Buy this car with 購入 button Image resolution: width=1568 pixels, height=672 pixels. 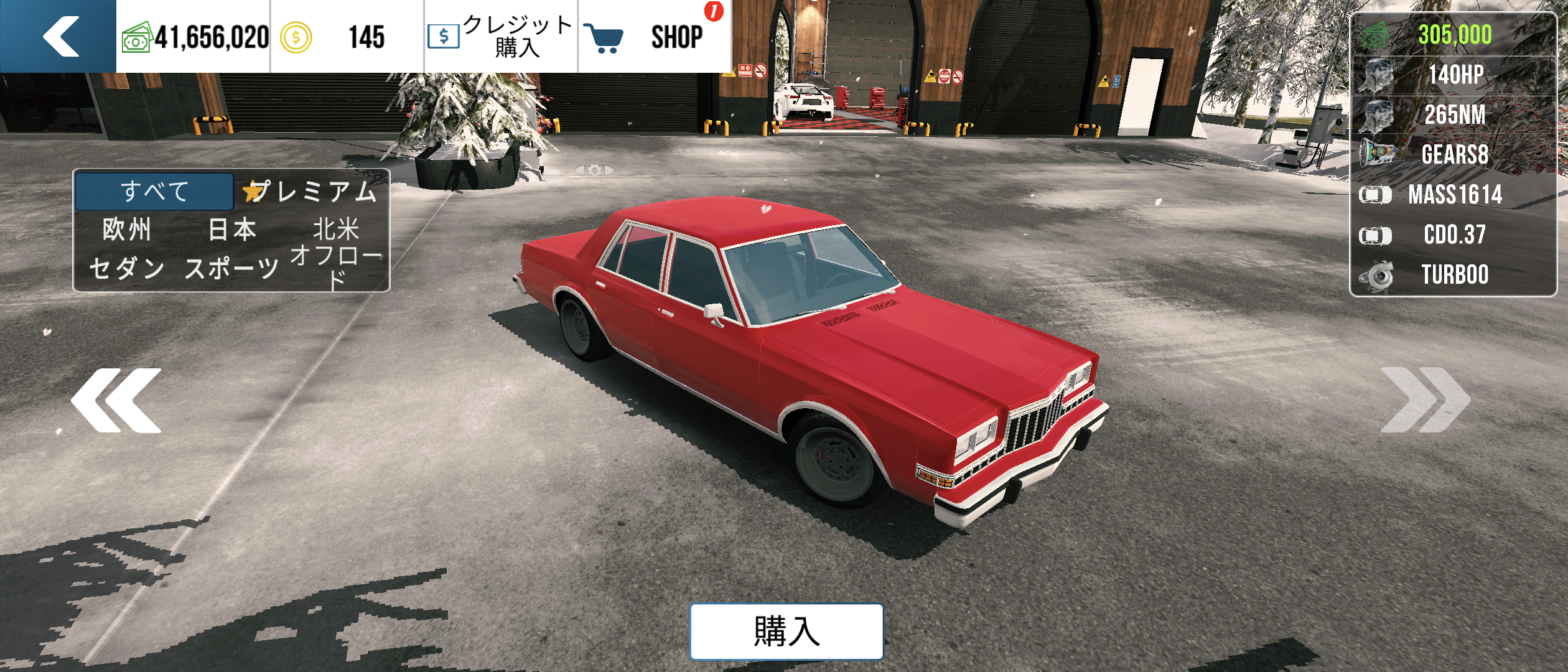(786, 631)
